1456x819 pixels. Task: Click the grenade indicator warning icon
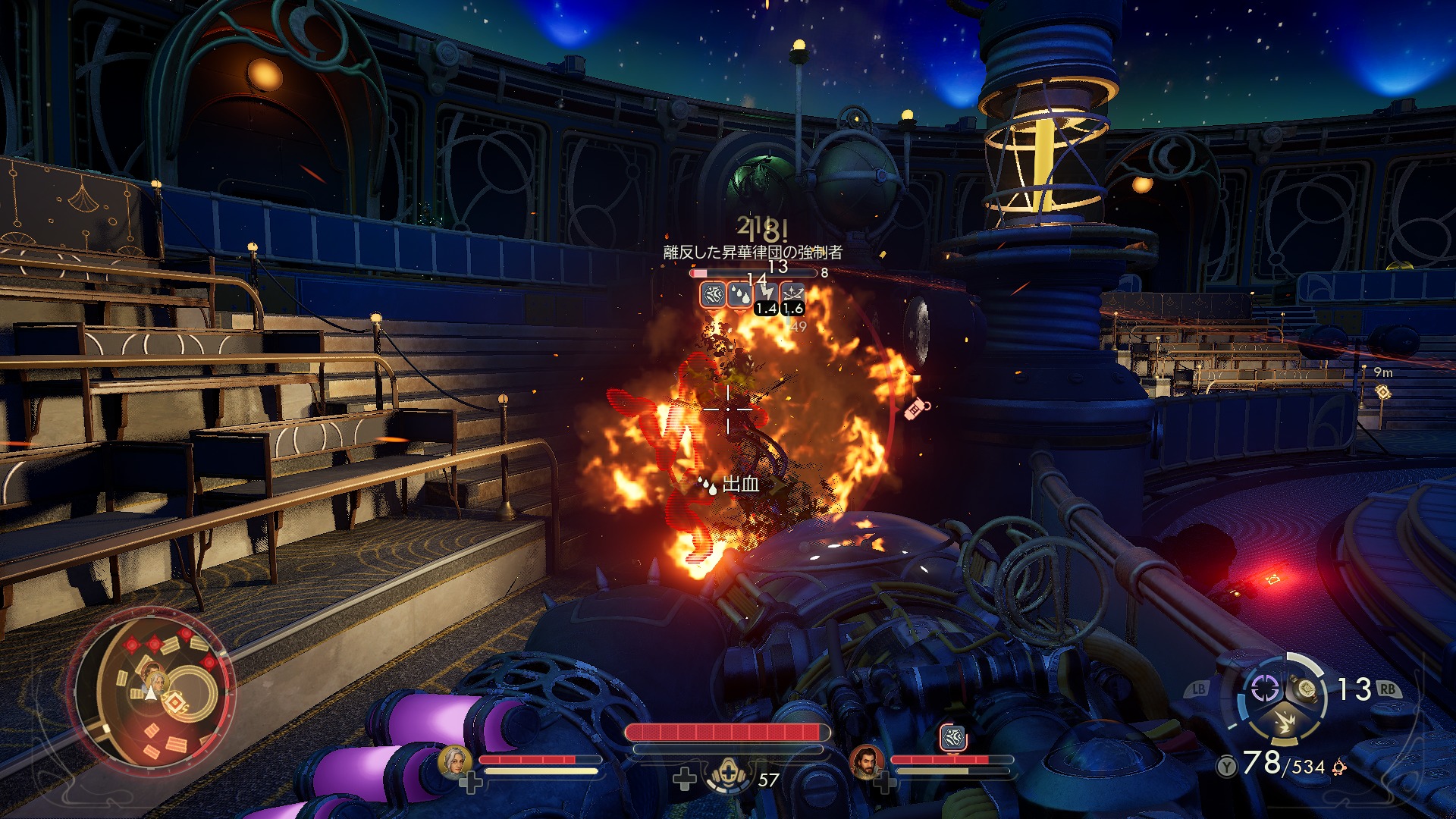click(x=918, y=409)
